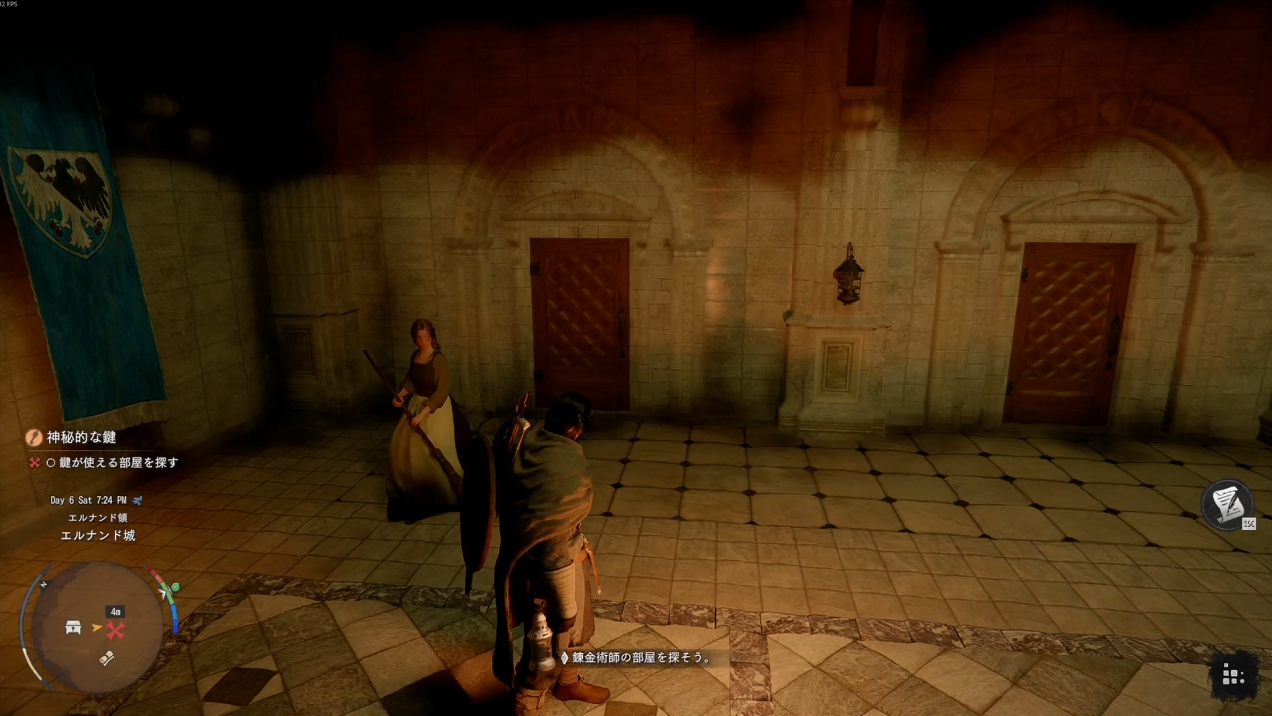This screenshot has width=1272, height=716.
Task: Open the circular minimap
Action: pyautogui.click(x=96, y=627)
